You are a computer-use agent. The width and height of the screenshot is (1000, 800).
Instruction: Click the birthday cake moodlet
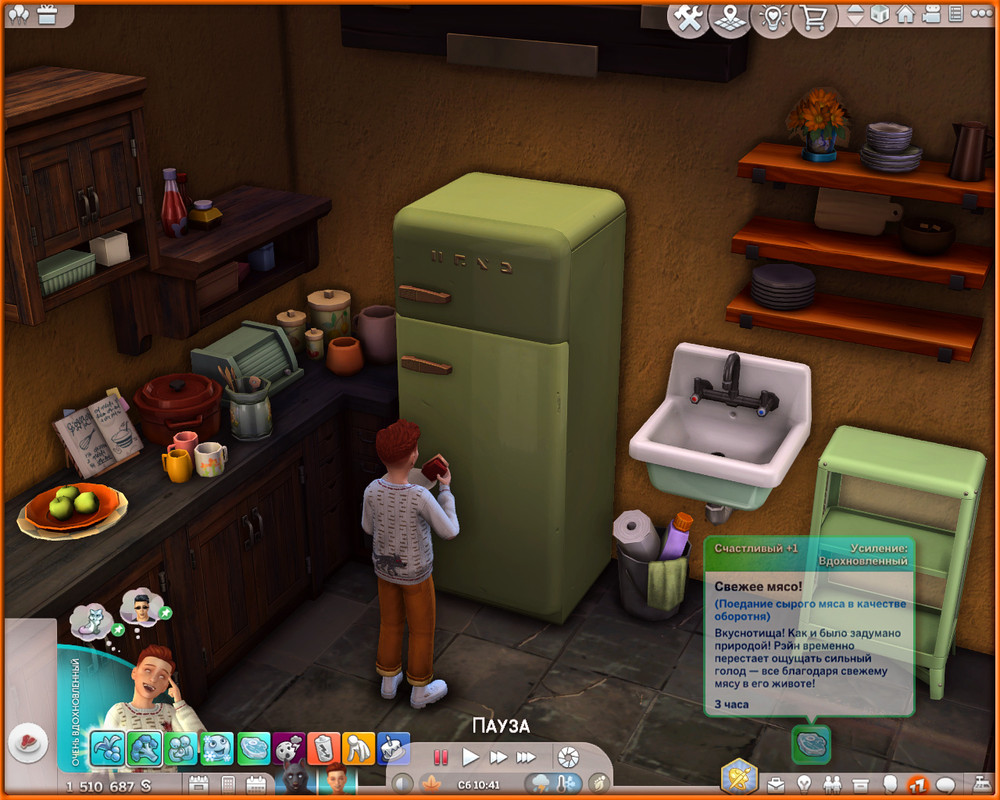[394, 748]
